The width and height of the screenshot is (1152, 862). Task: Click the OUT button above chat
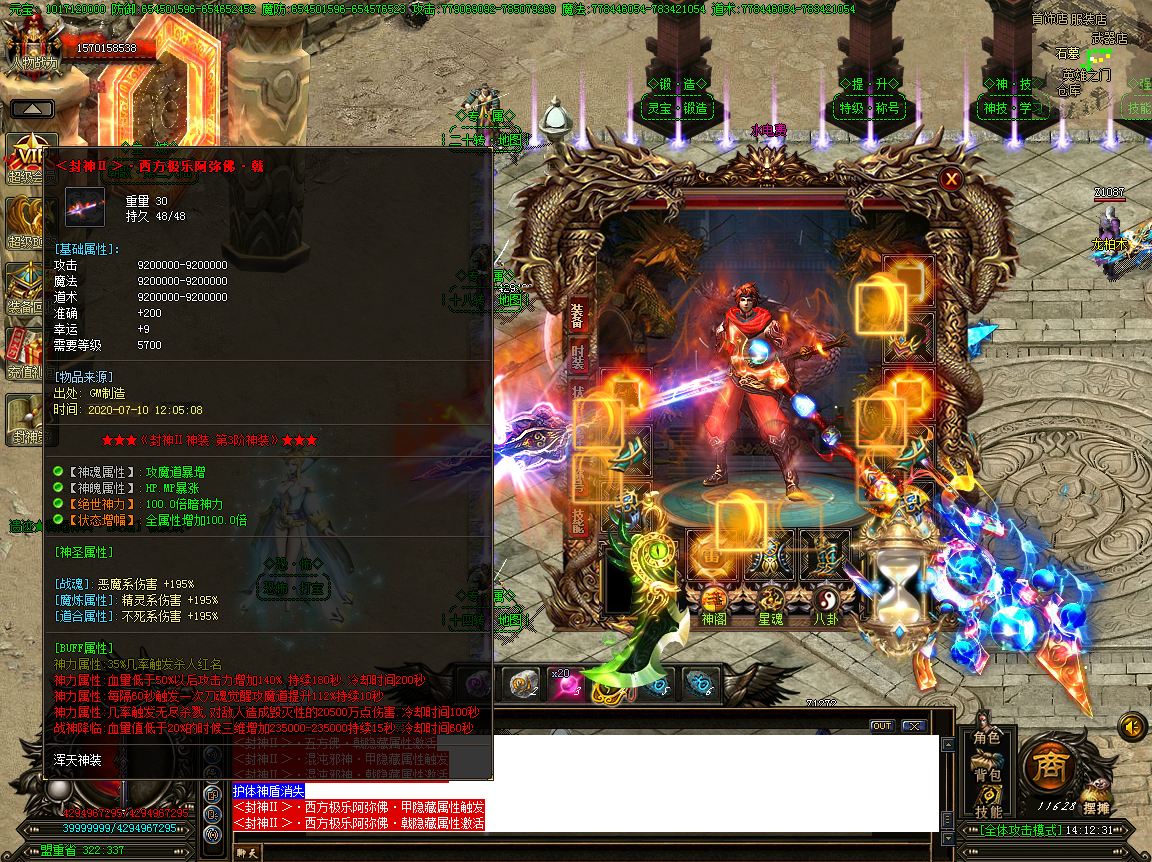[x=881, y=726]
